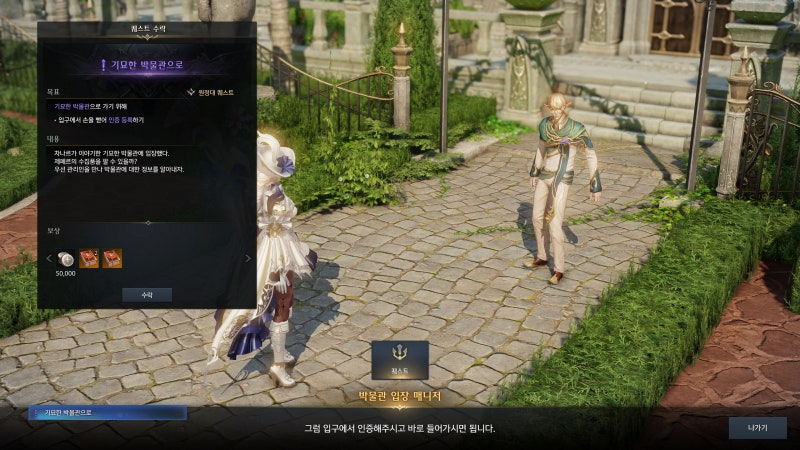Inspect the first red book reward
This screenshot has width=800, height=450.
(x=89, y=258)
